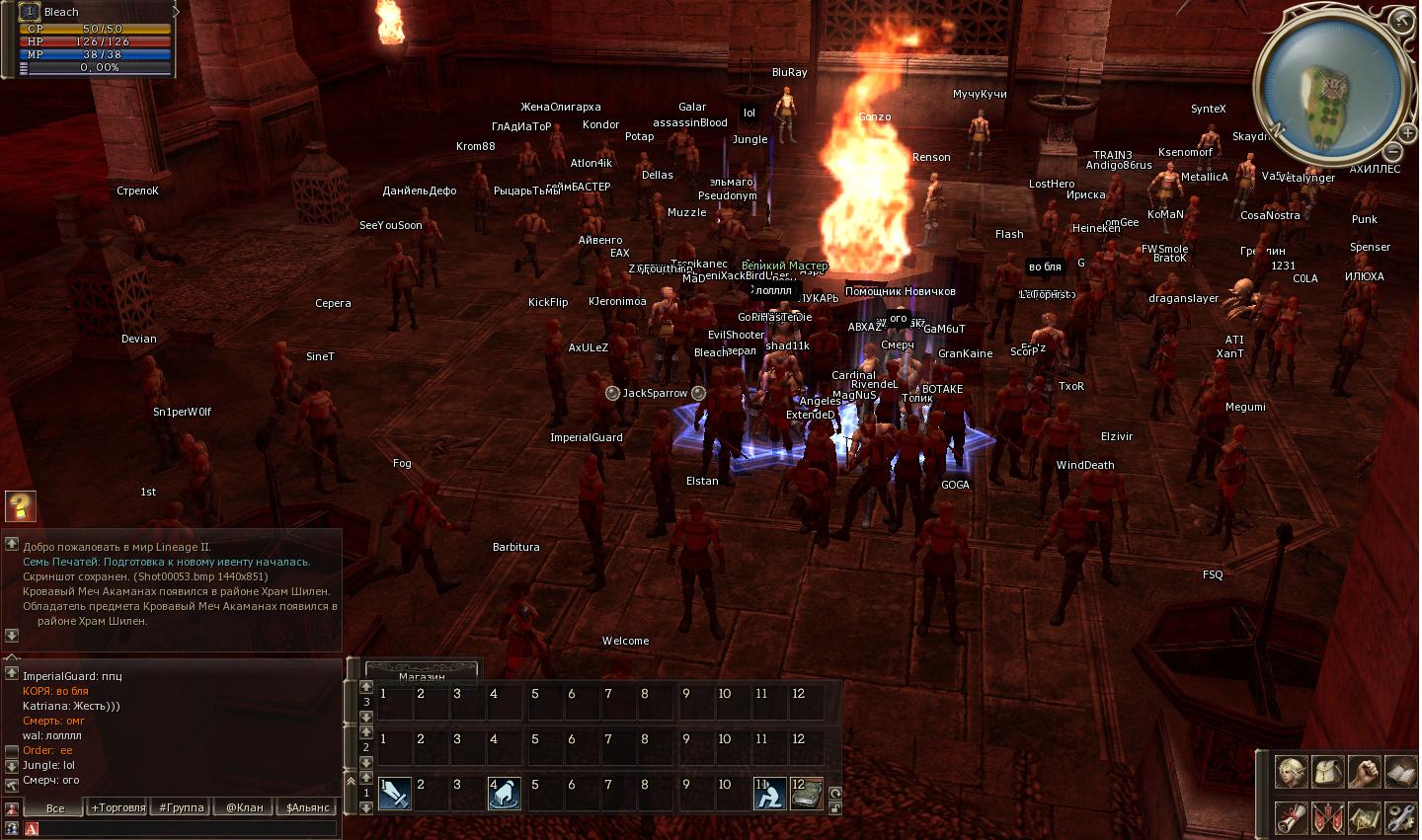Open the system options wrench icon

pos(1401,817)
